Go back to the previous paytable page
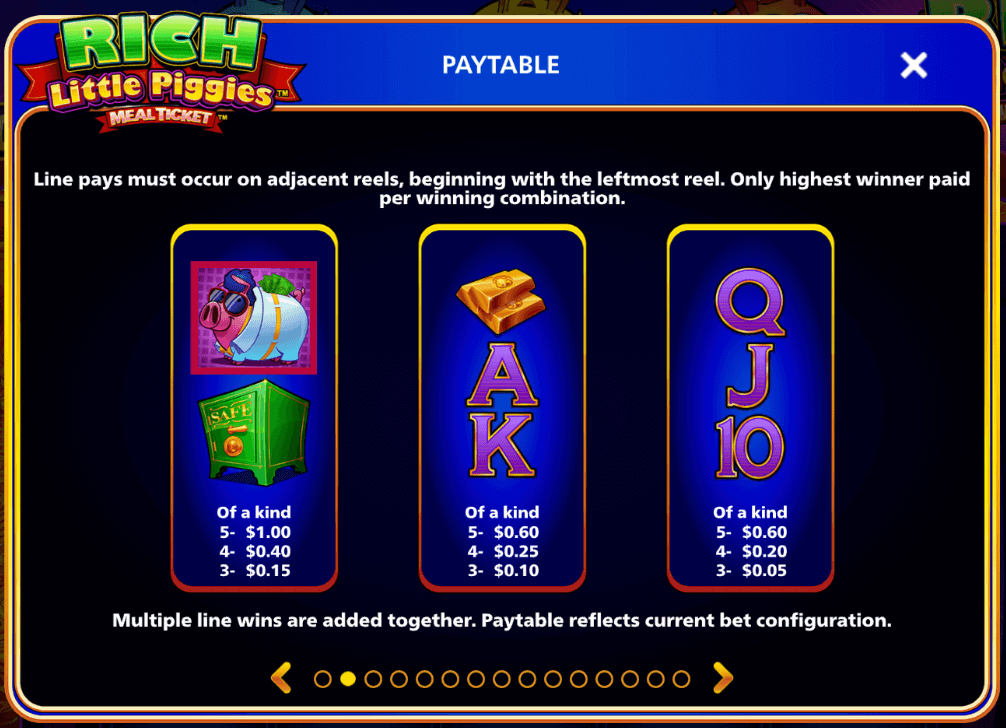1006x728 pixels. (x=282, y=679)
